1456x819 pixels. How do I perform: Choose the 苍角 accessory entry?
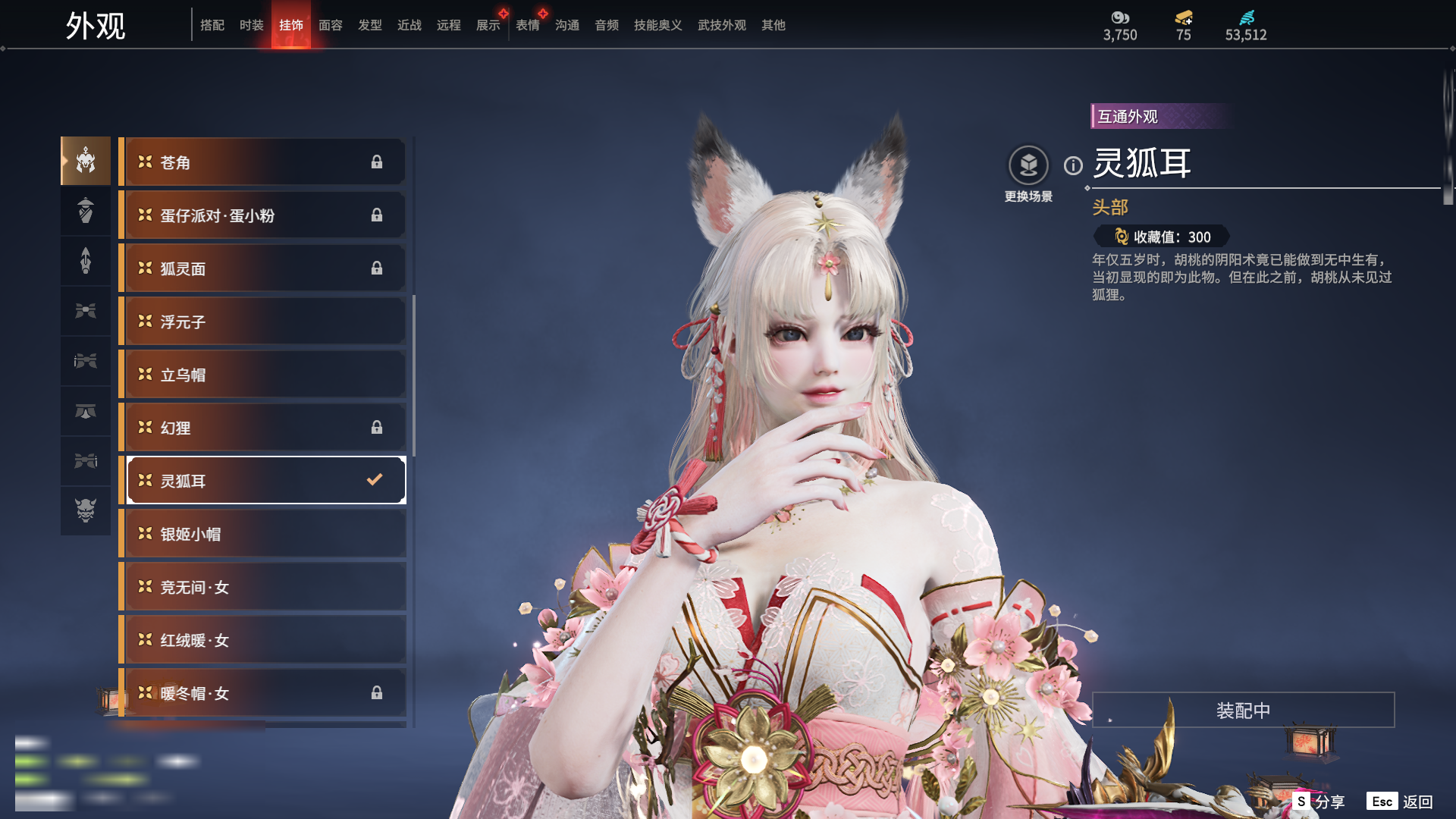(x=262, y=162)
